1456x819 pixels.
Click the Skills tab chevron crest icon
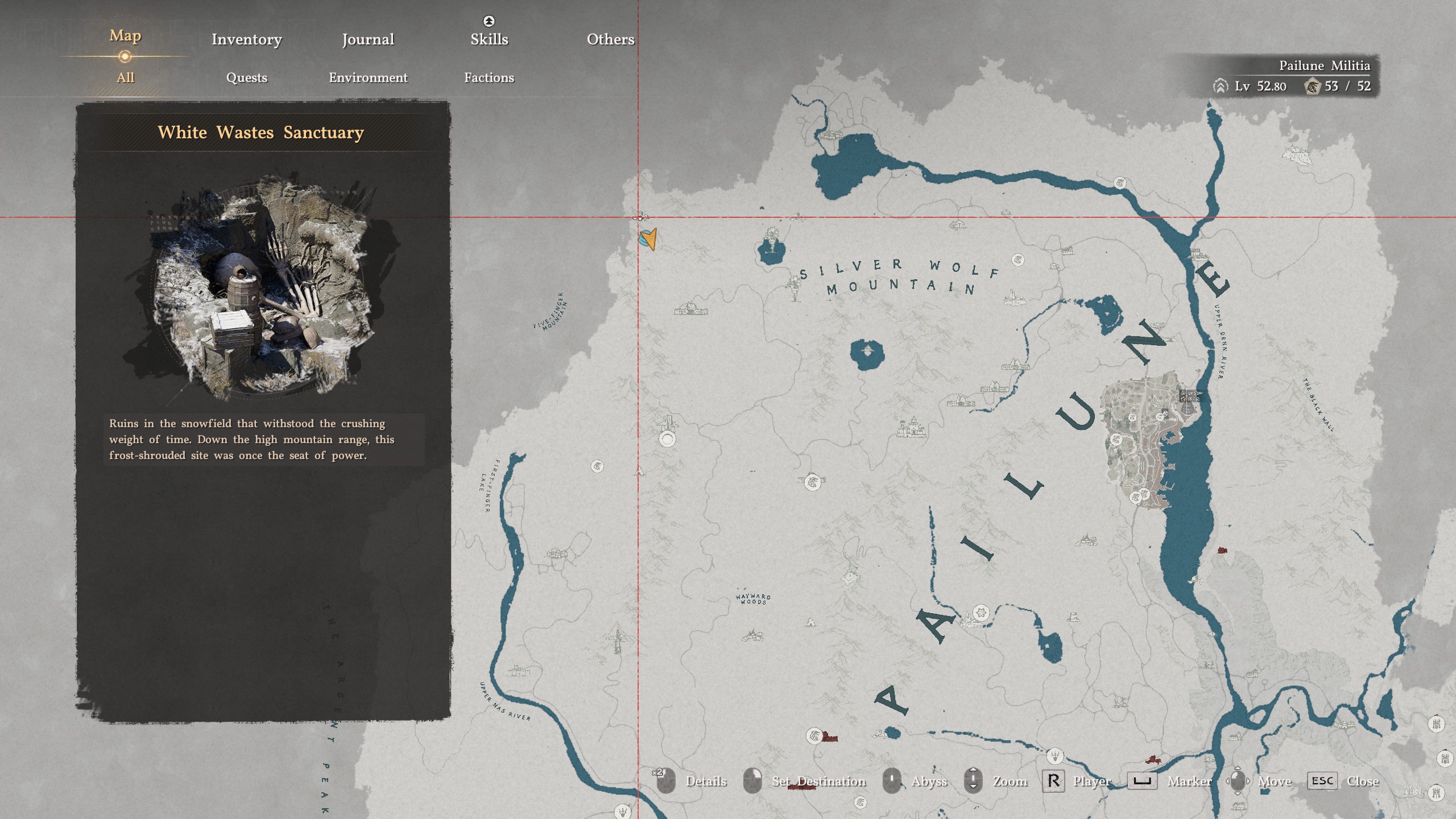point(488,20)
